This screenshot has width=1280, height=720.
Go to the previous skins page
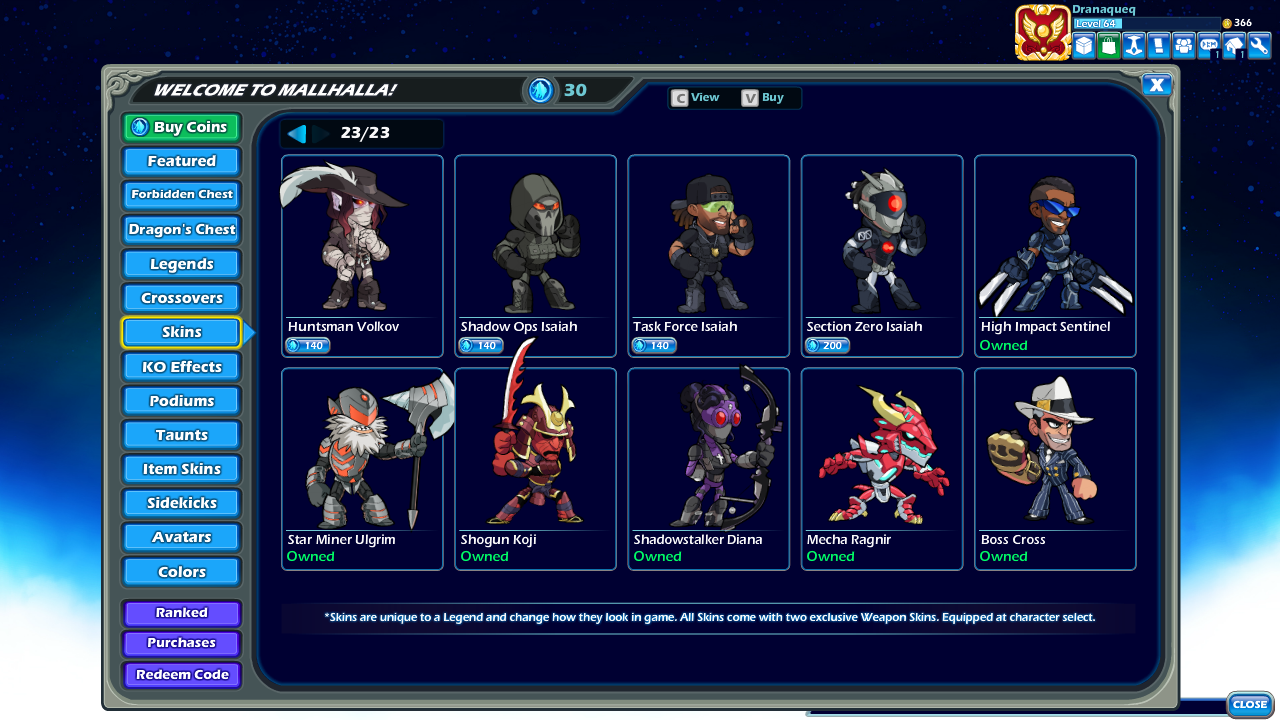coord(297,134)
